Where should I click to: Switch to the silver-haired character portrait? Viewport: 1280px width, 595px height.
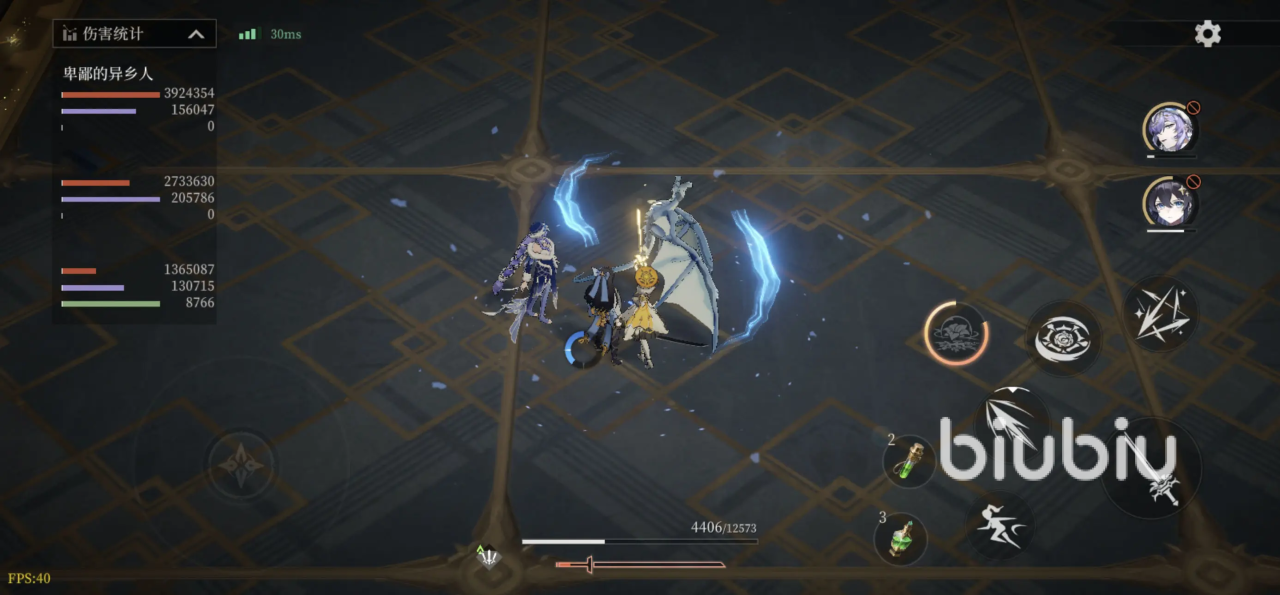click(x=1168, y=128)
